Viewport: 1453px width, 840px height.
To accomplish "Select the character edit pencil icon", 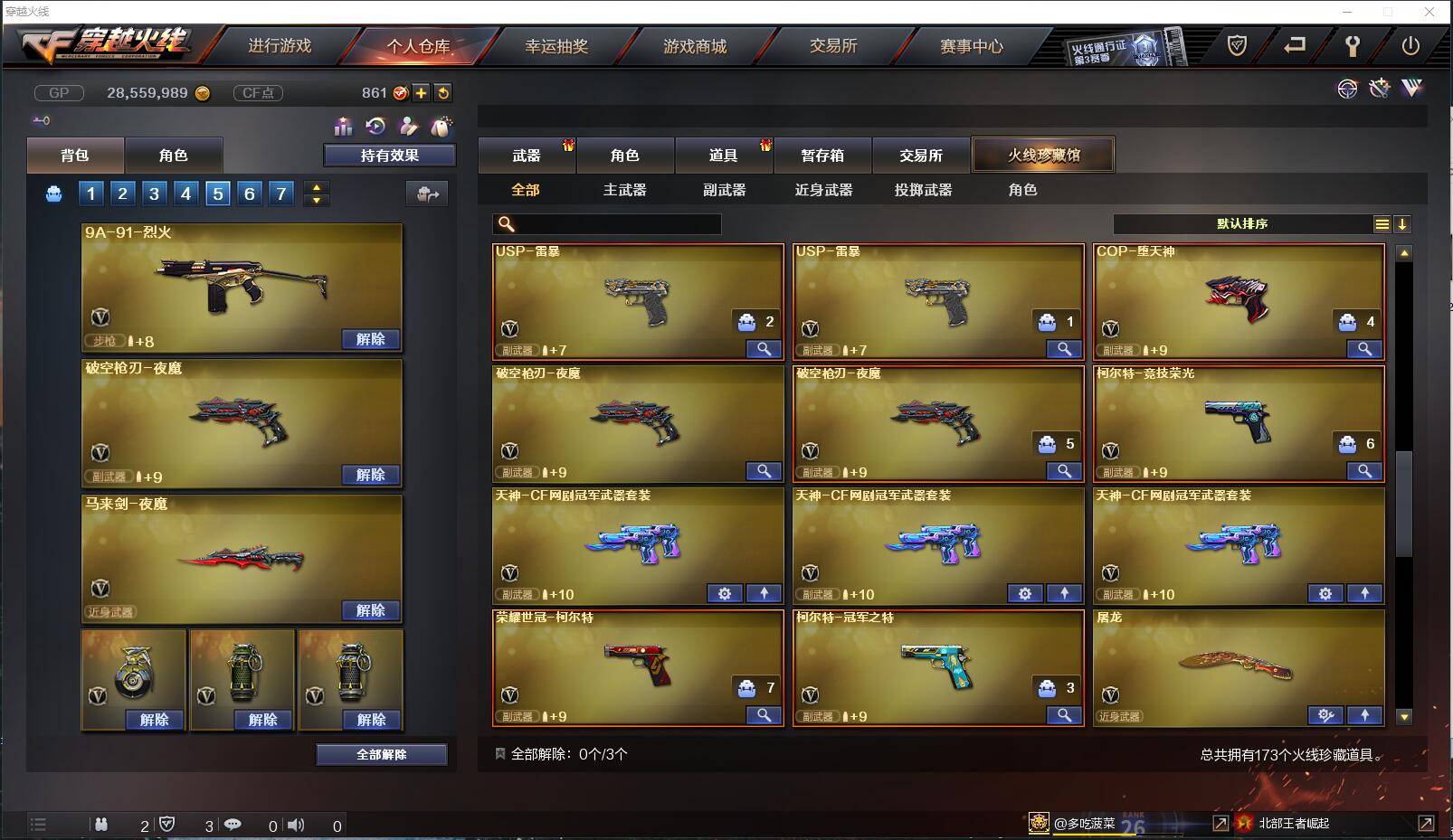I will pyautogui.click(x=409, y=127).
